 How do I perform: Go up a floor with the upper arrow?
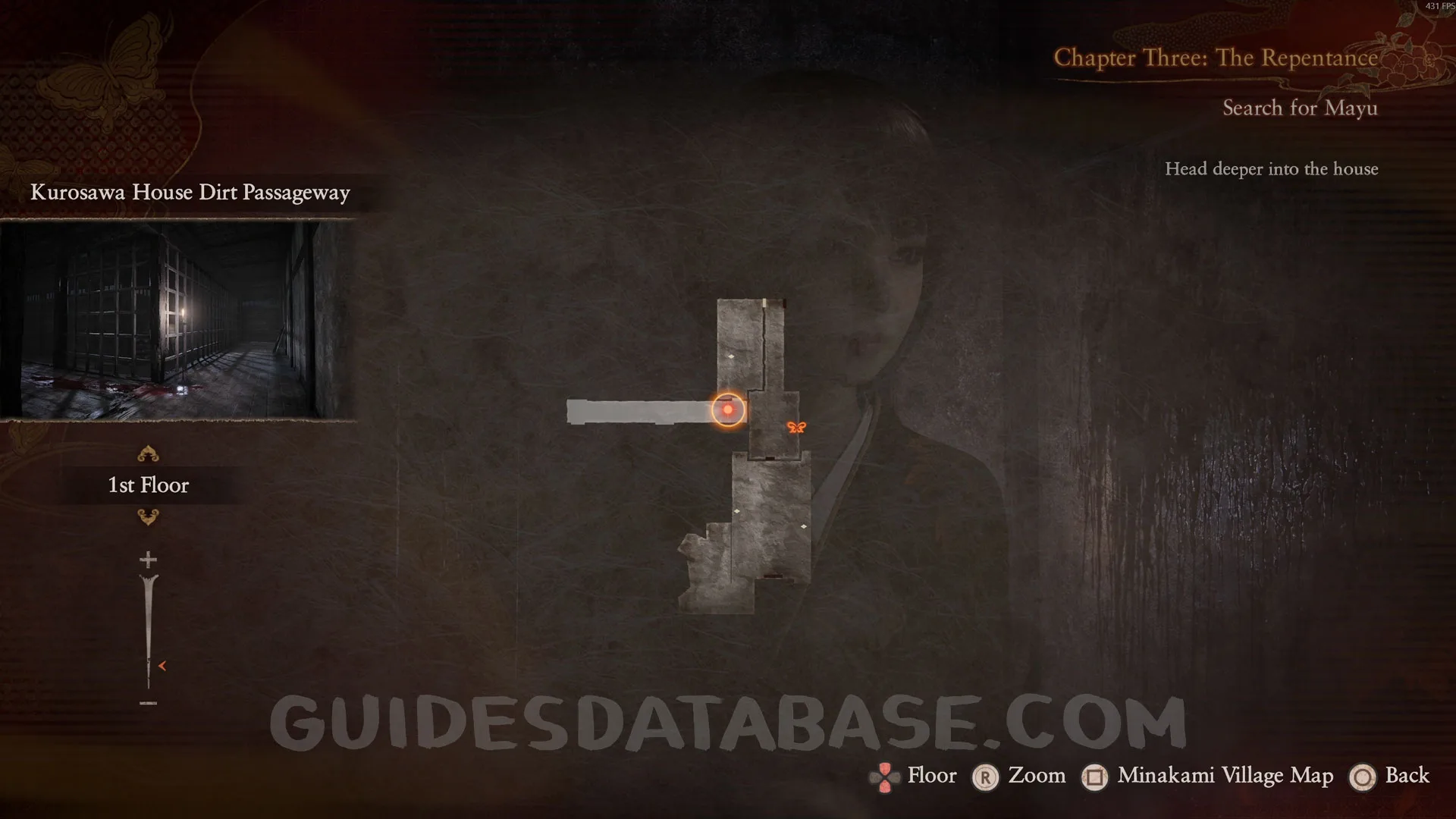coord(148,454)
